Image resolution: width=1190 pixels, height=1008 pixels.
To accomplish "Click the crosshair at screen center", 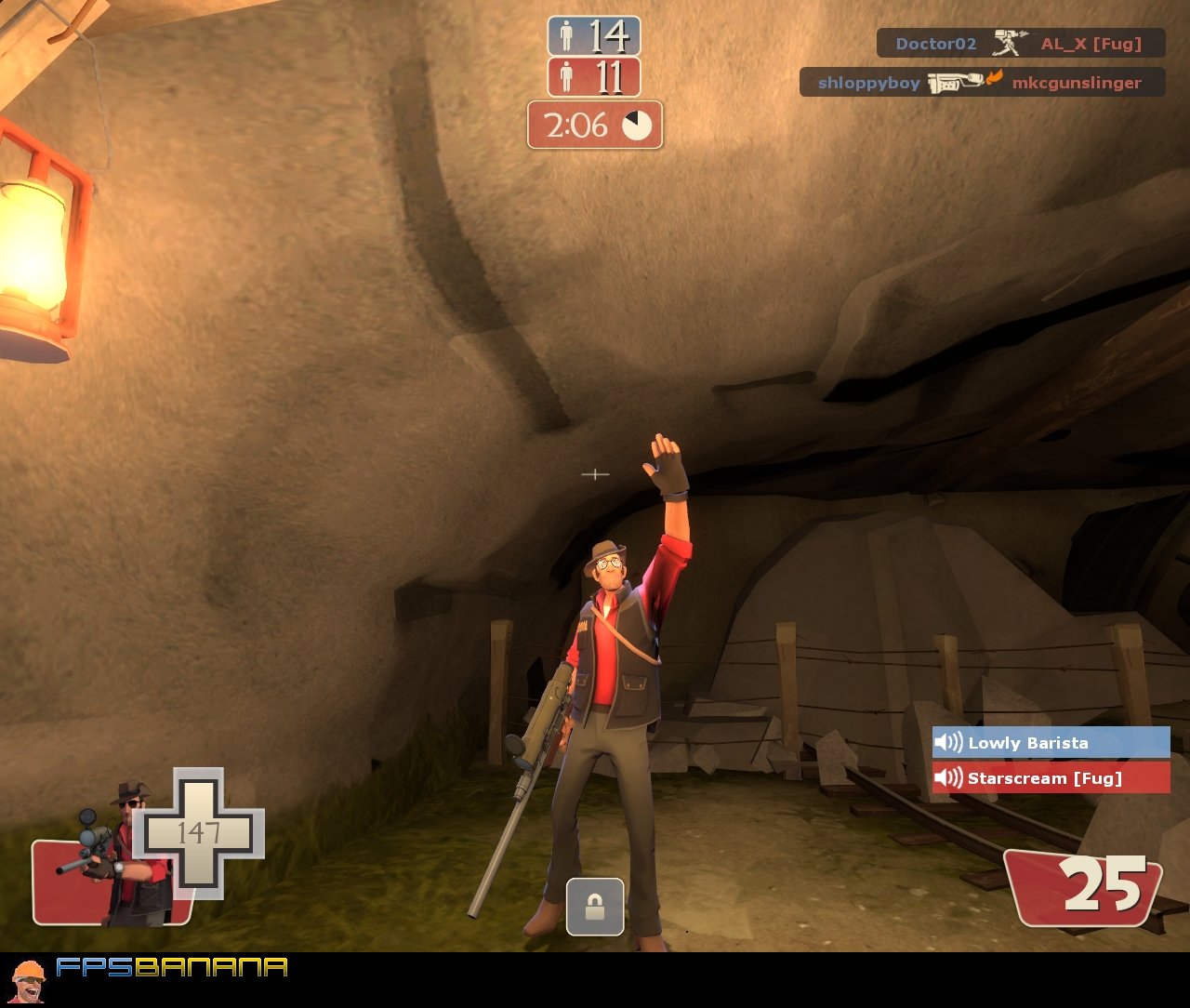I will tap(595, 474).
